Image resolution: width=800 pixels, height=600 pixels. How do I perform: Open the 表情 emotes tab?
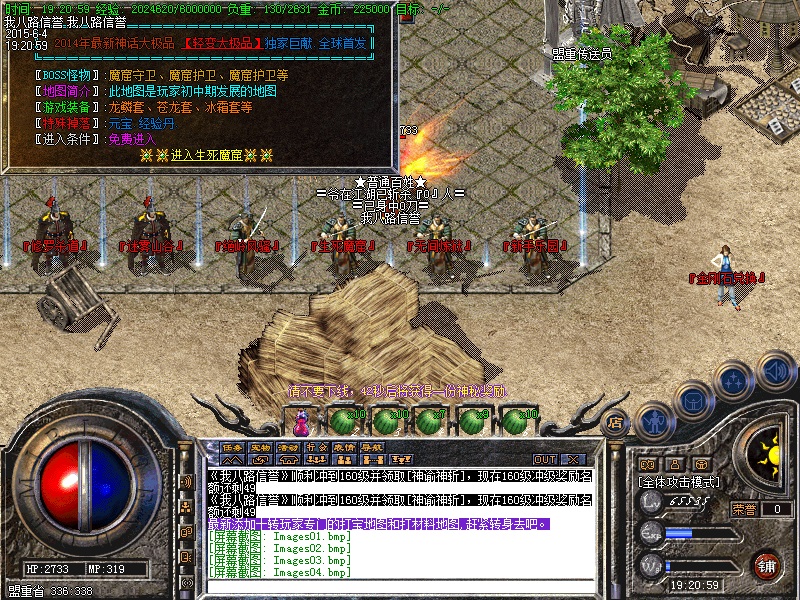click(x=345, y=447)
